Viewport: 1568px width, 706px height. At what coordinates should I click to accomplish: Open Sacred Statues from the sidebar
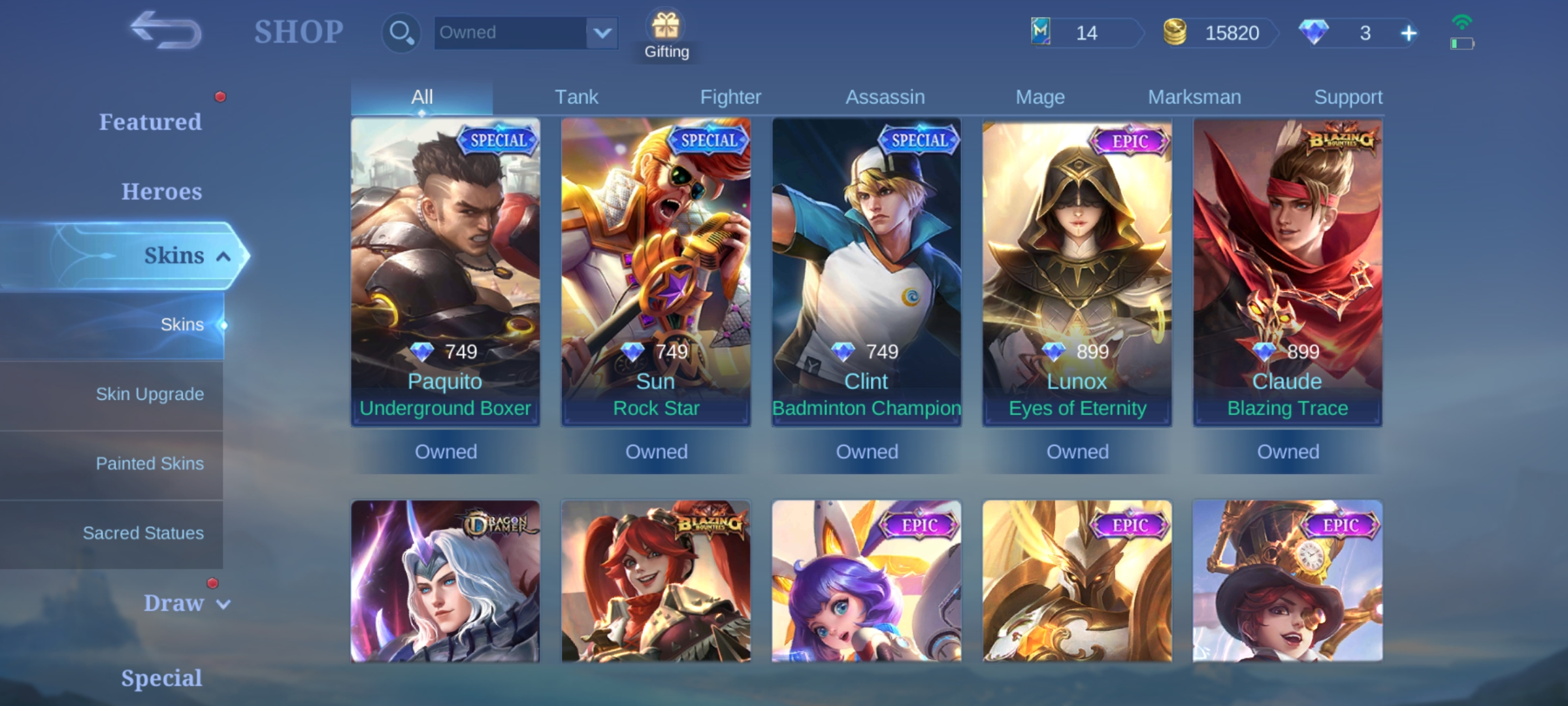pos(143,533)
